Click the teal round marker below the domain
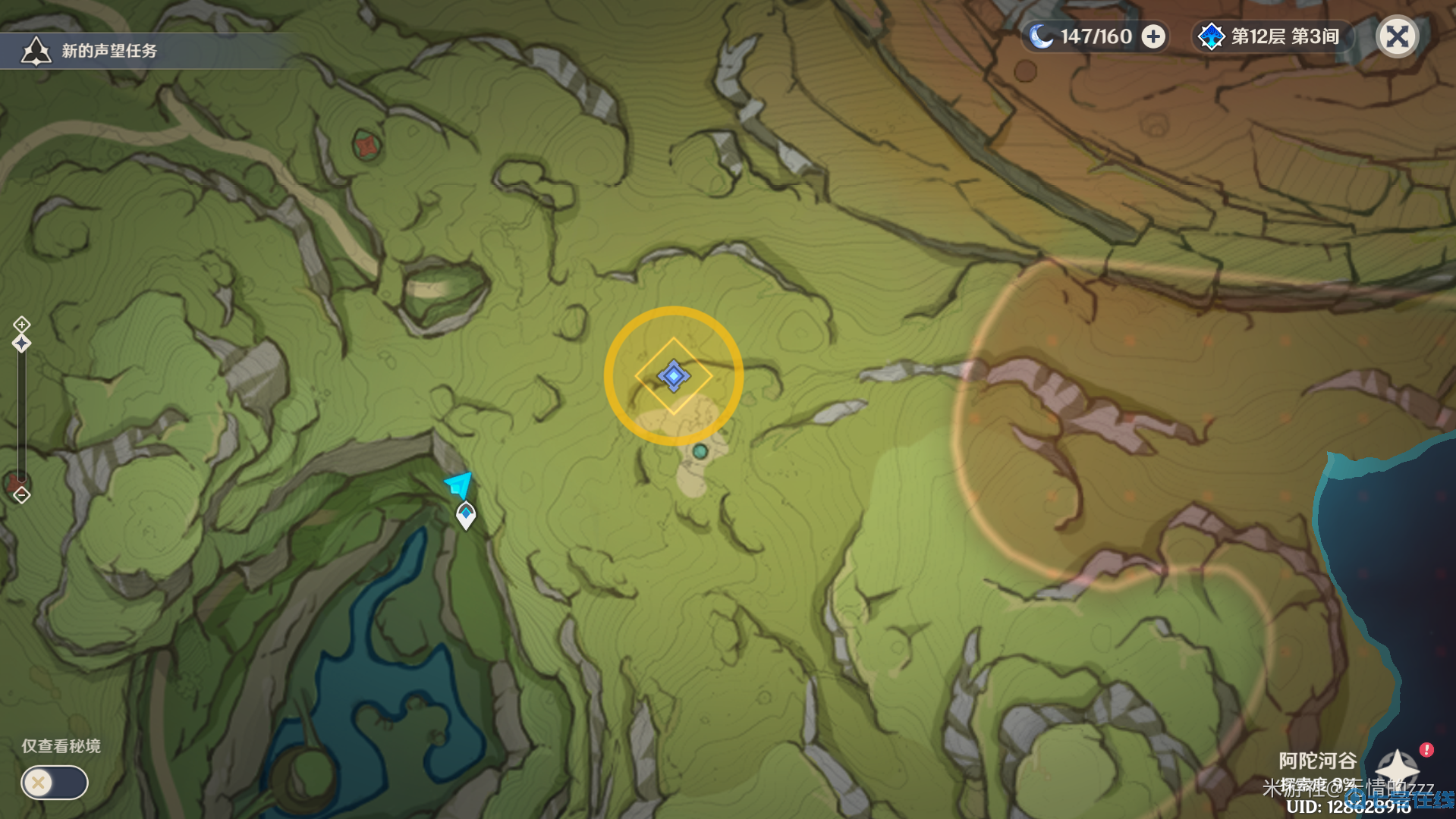 point(700,452)
